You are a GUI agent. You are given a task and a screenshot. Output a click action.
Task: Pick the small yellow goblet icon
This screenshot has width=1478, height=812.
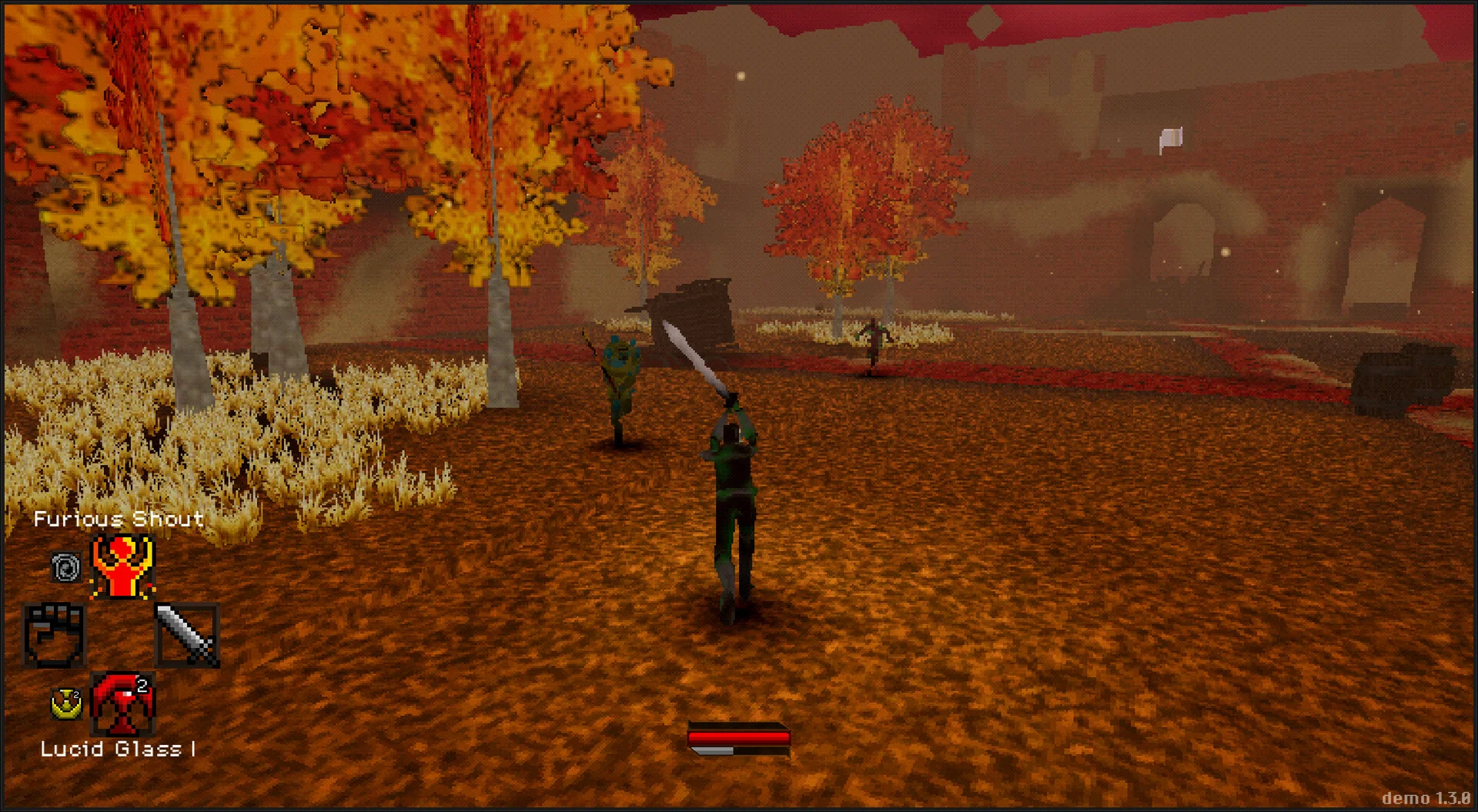[67, 703]
